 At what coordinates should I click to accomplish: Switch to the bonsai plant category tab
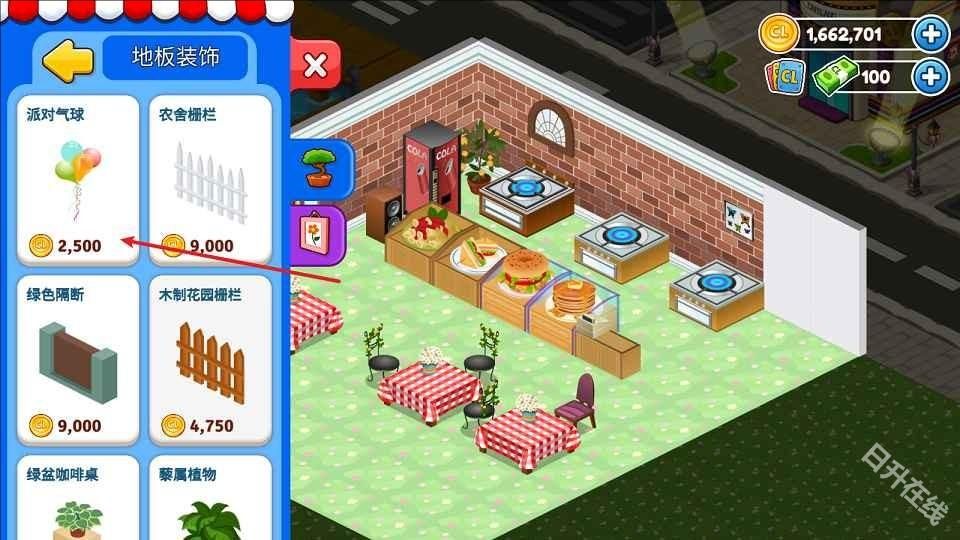(x=320, y=165)
